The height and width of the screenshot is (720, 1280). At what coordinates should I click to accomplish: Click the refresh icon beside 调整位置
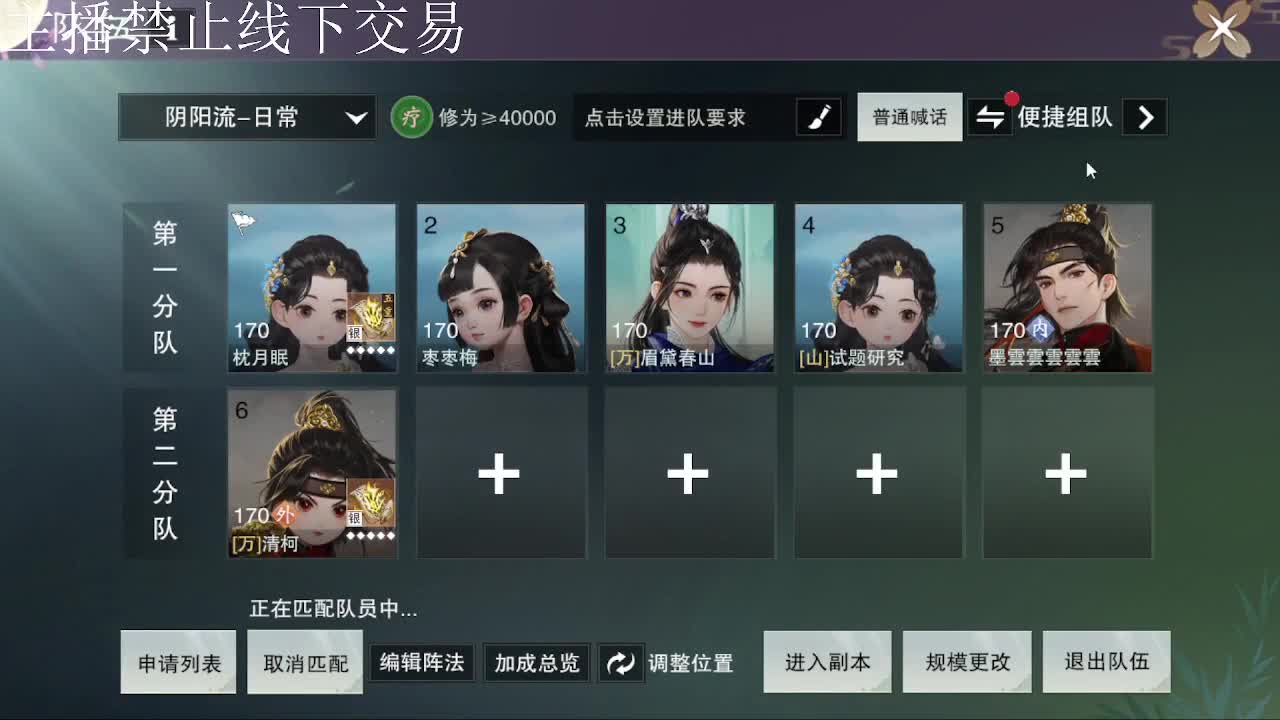[x=621, y=662]
